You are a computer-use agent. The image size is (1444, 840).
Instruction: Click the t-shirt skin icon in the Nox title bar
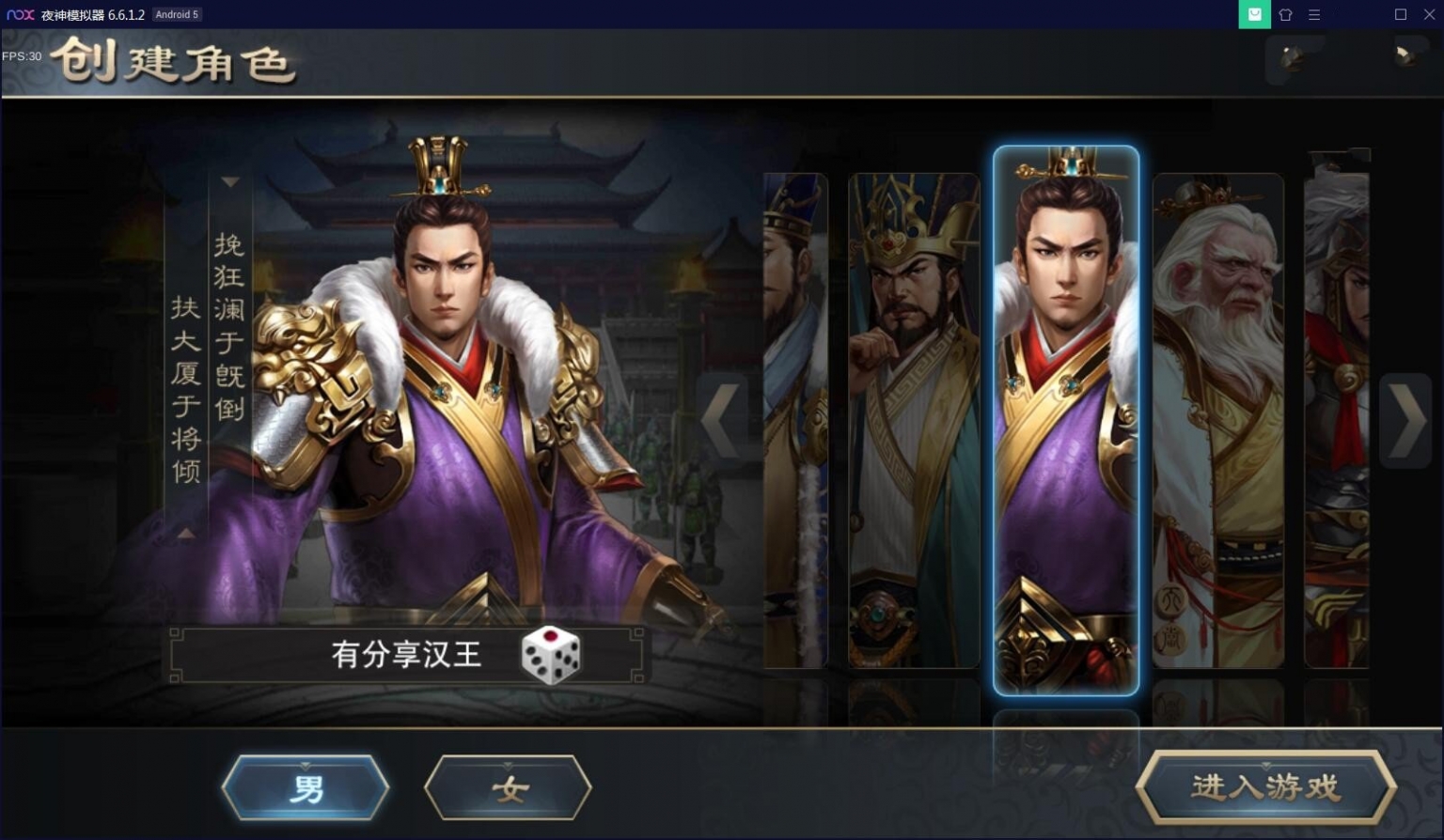(1285, 14)
